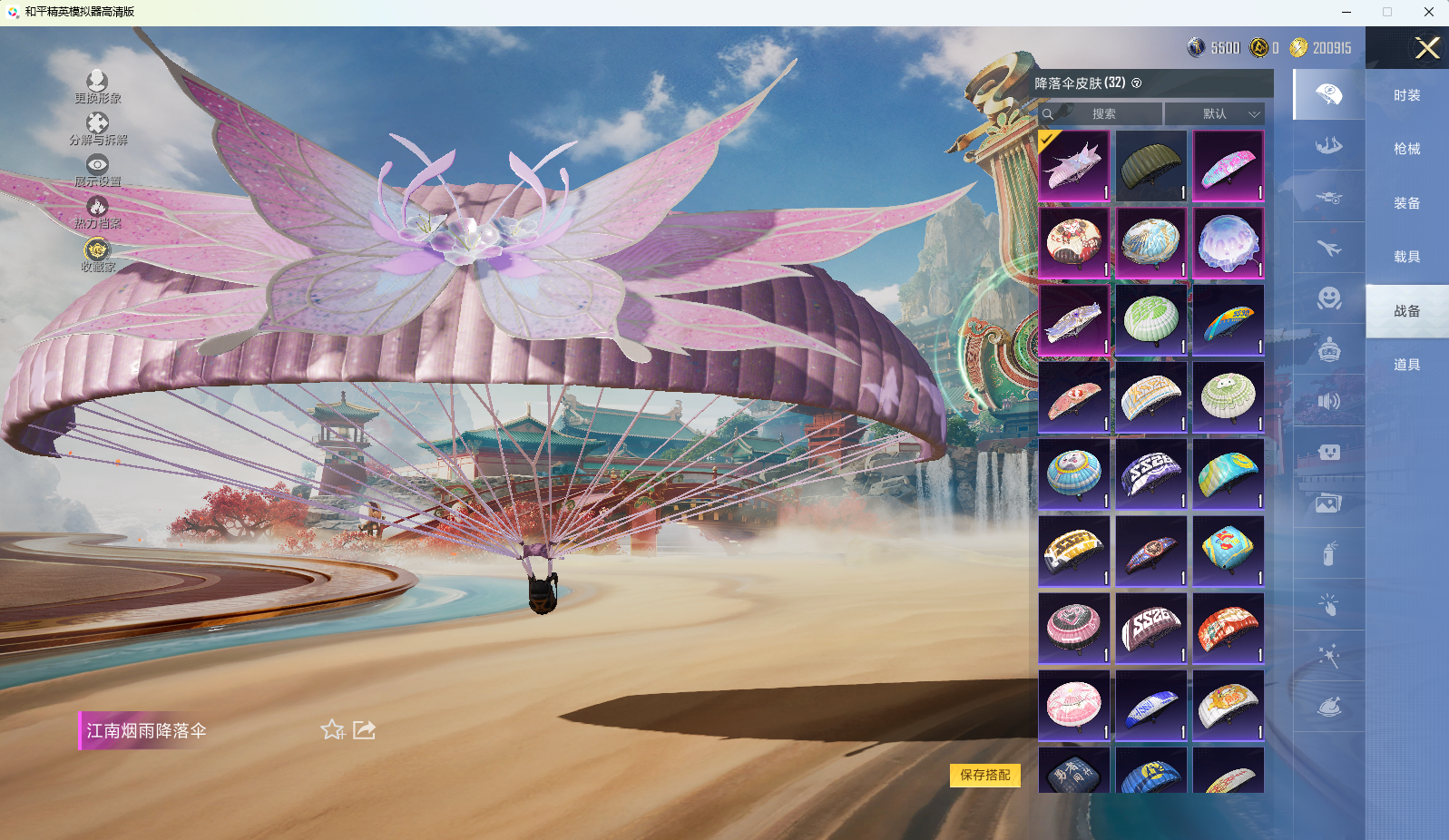Open the 收藏家 collector badge
This screenshot has height=840, width=1449.
click(97, 254)
